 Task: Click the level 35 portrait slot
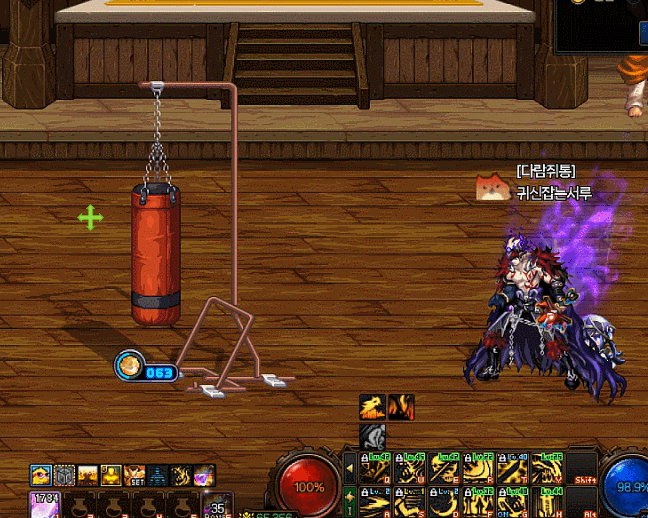point(217,505)
